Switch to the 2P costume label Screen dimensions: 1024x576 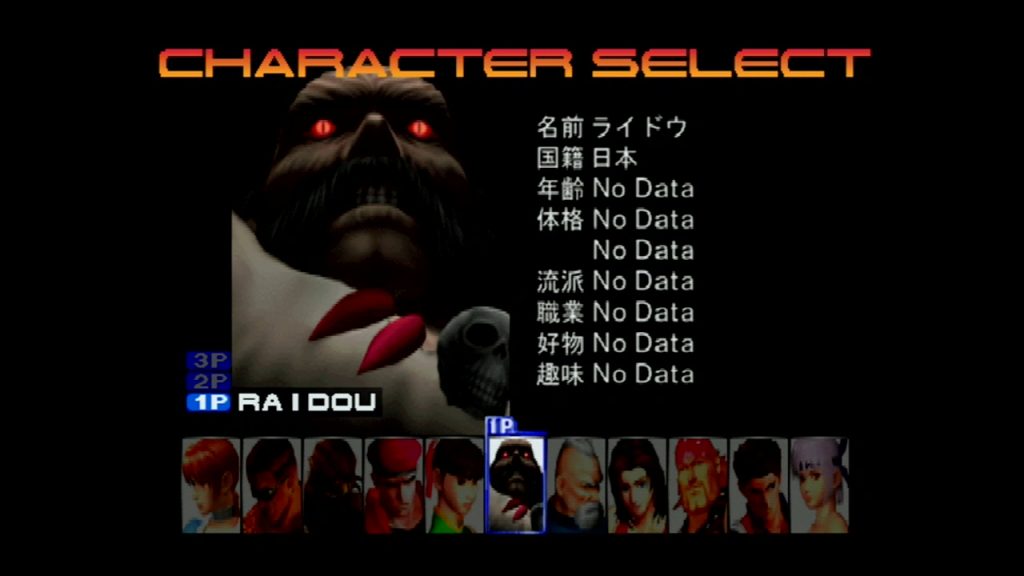click(208, 381)
